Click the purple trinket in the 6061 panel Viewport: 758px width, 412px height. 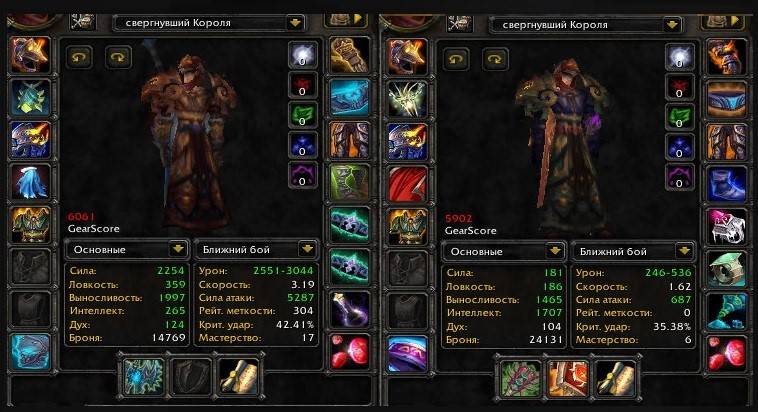coord(349,308)
